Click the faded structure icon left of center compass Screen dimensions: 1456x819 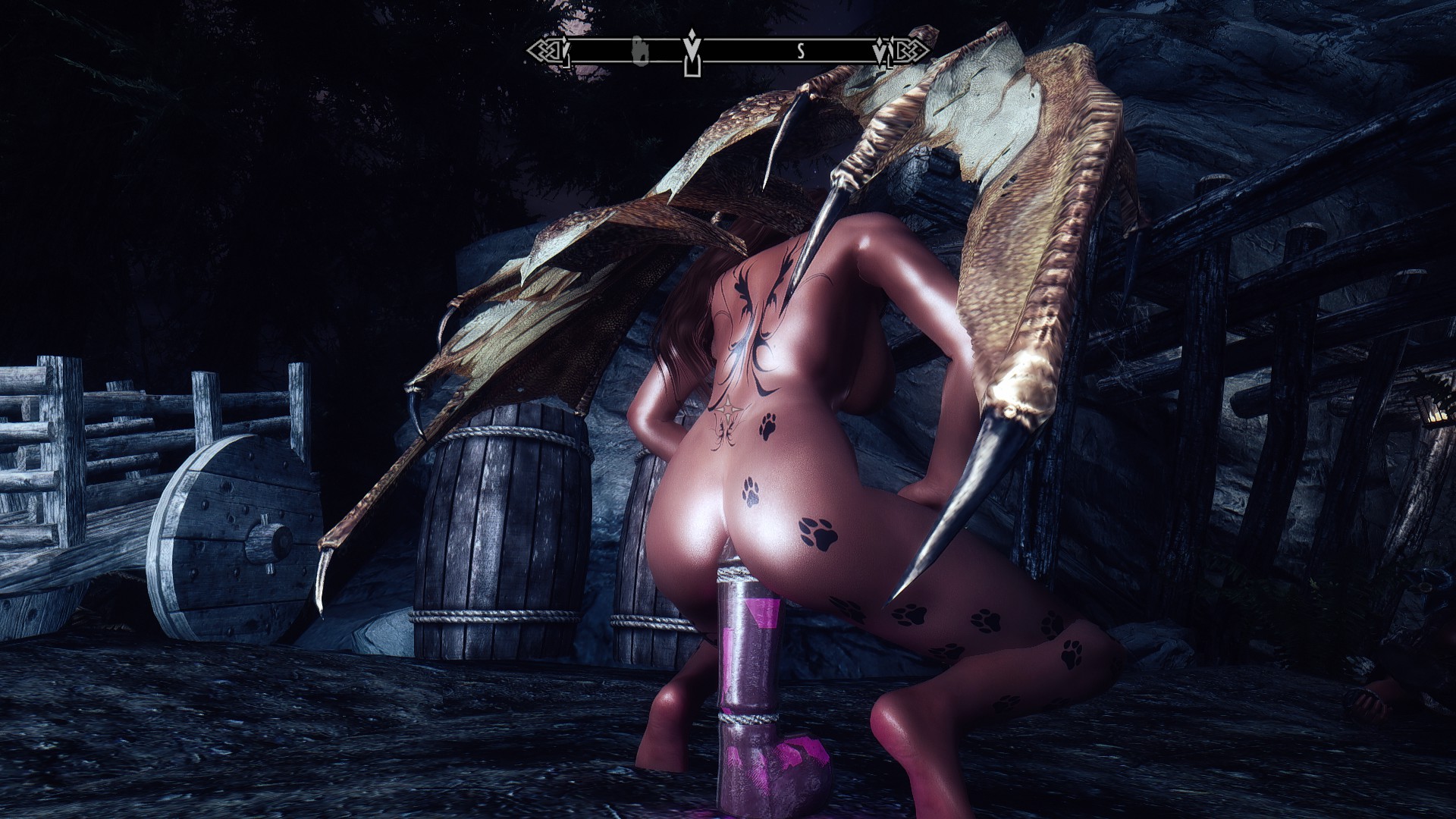[x=641, y=52]
